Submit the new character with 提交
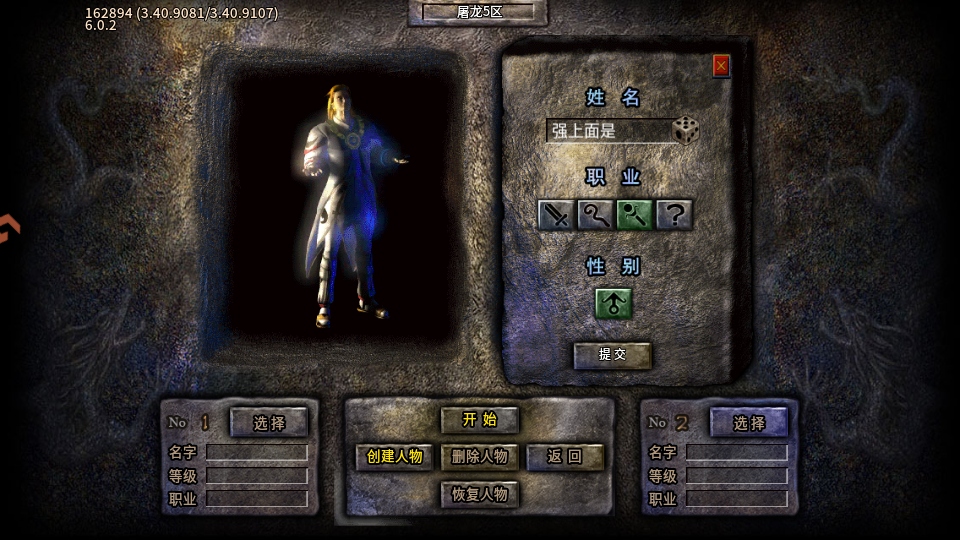 pos(612,354)
